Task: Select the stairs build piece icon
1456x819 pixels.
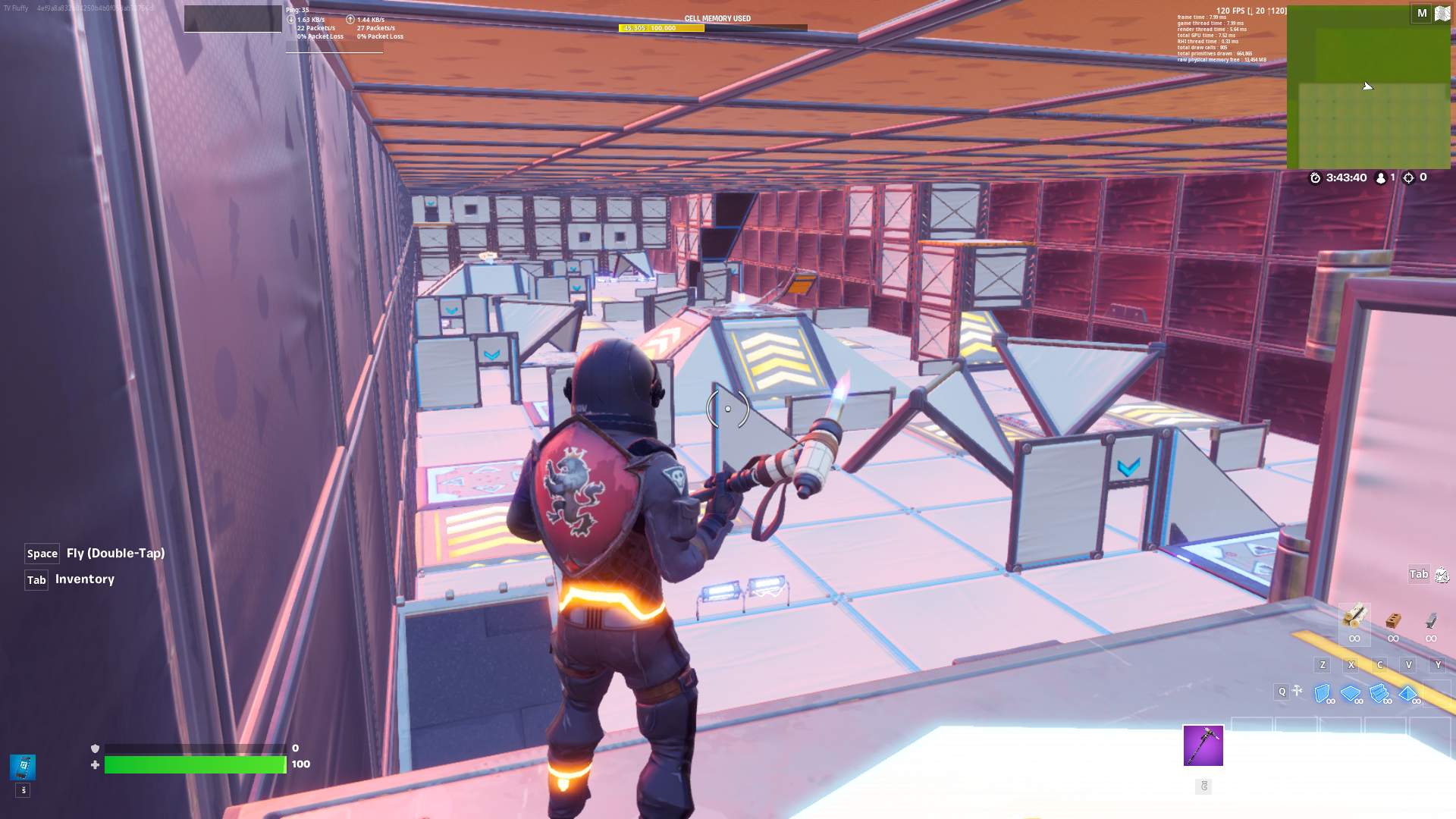Action: point(1378,692)
